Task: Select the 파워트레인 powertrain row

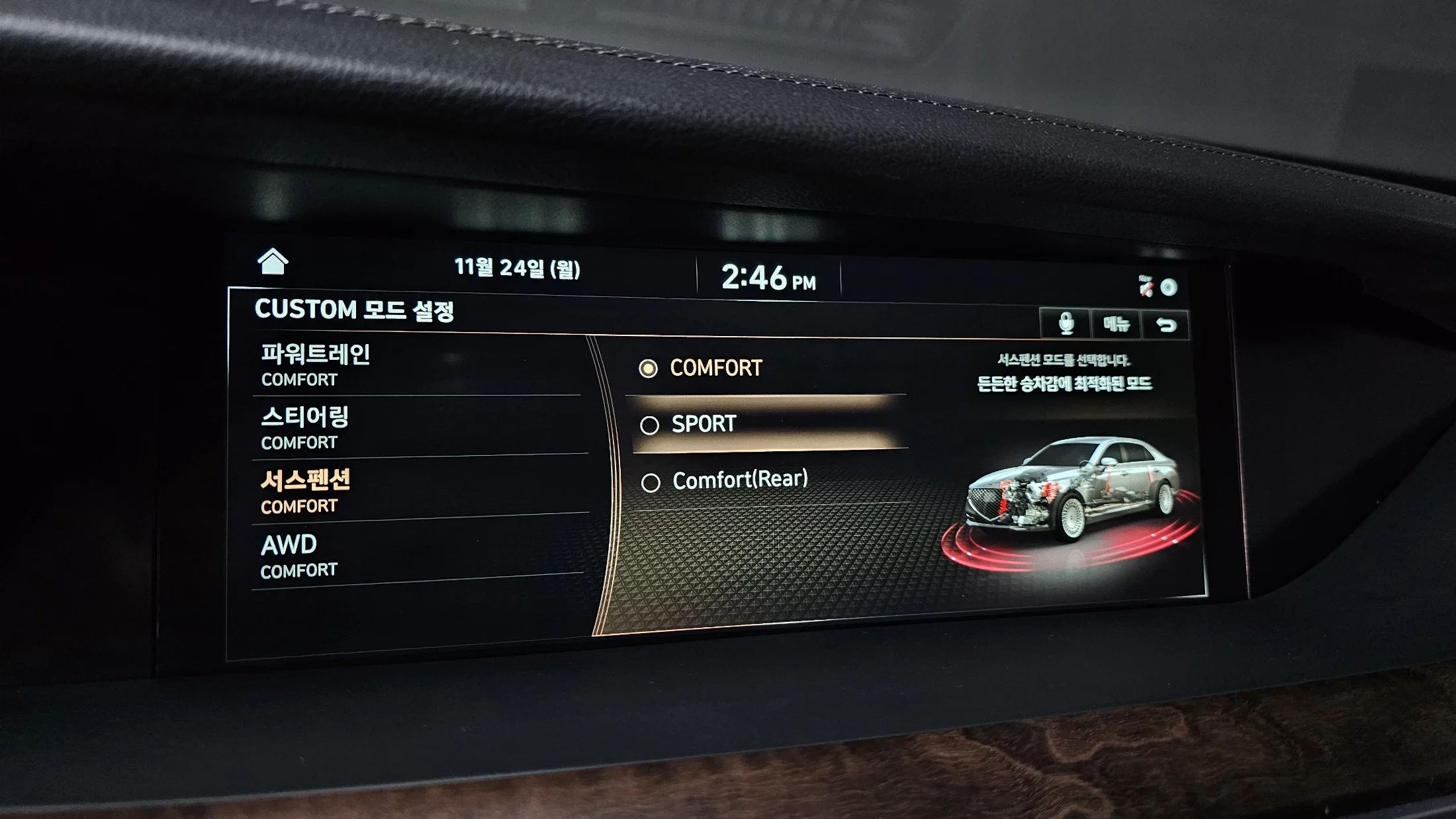Action: pyautogui.click(x=417, y=365)
